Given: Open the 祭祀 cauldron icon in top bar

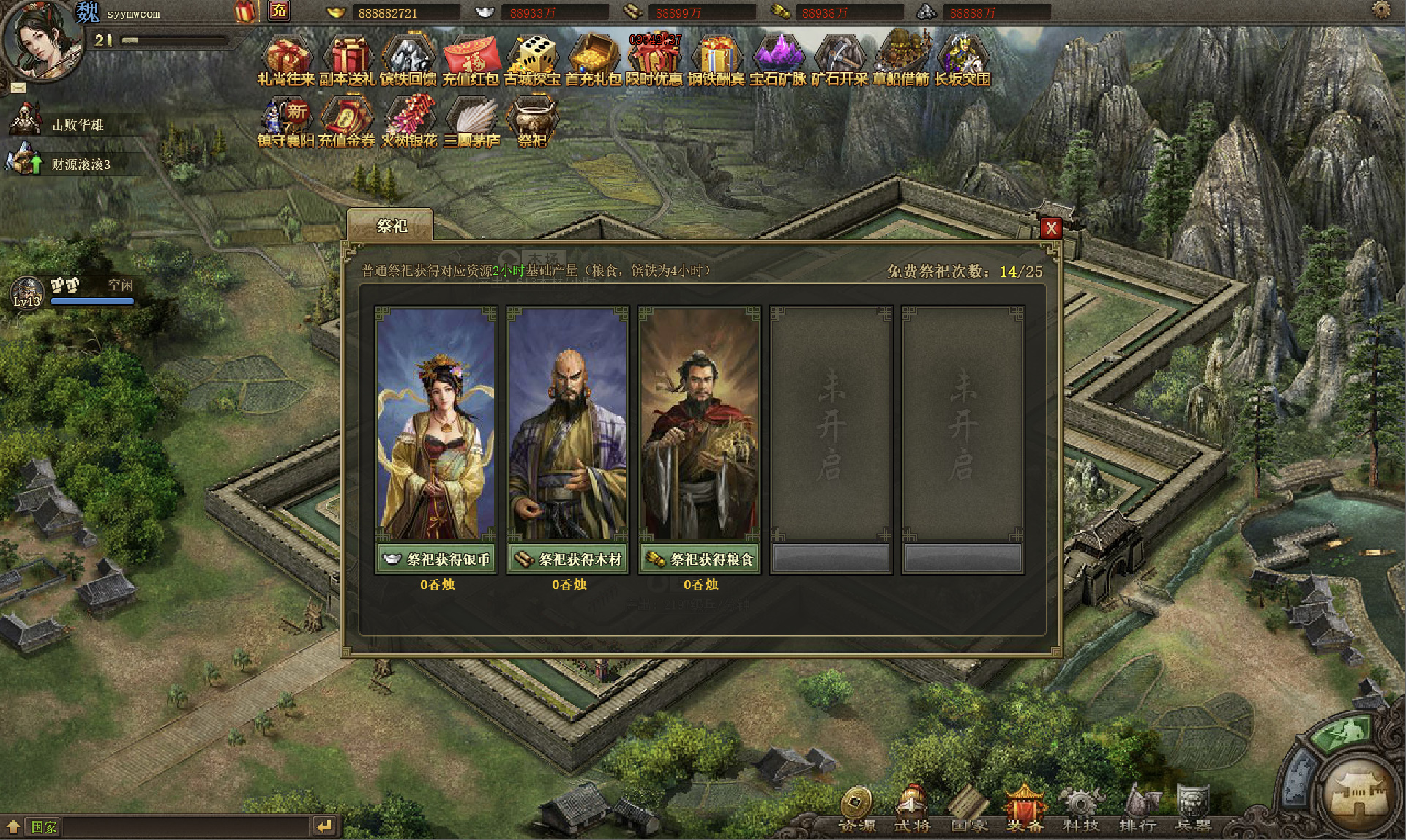Looking at the screenshot, I should pyautogui.click(x=532, y=121).
